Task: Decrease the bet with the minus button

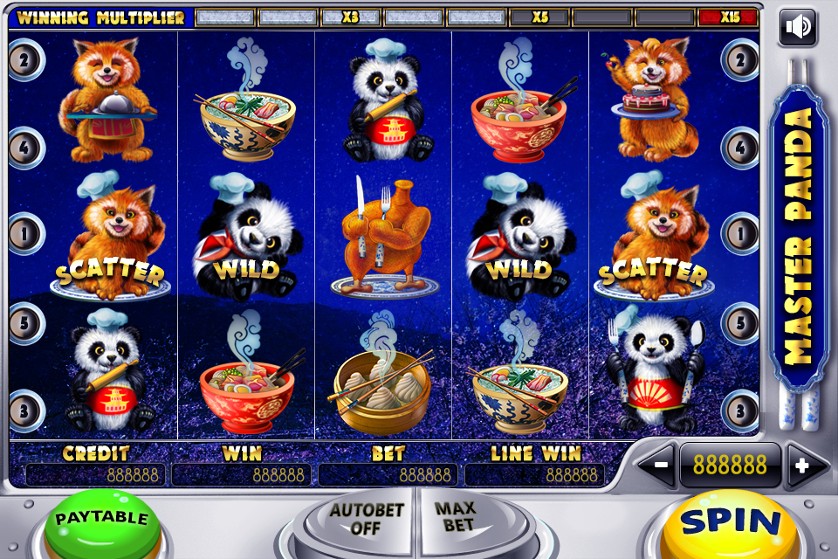Action: (659, 465)
